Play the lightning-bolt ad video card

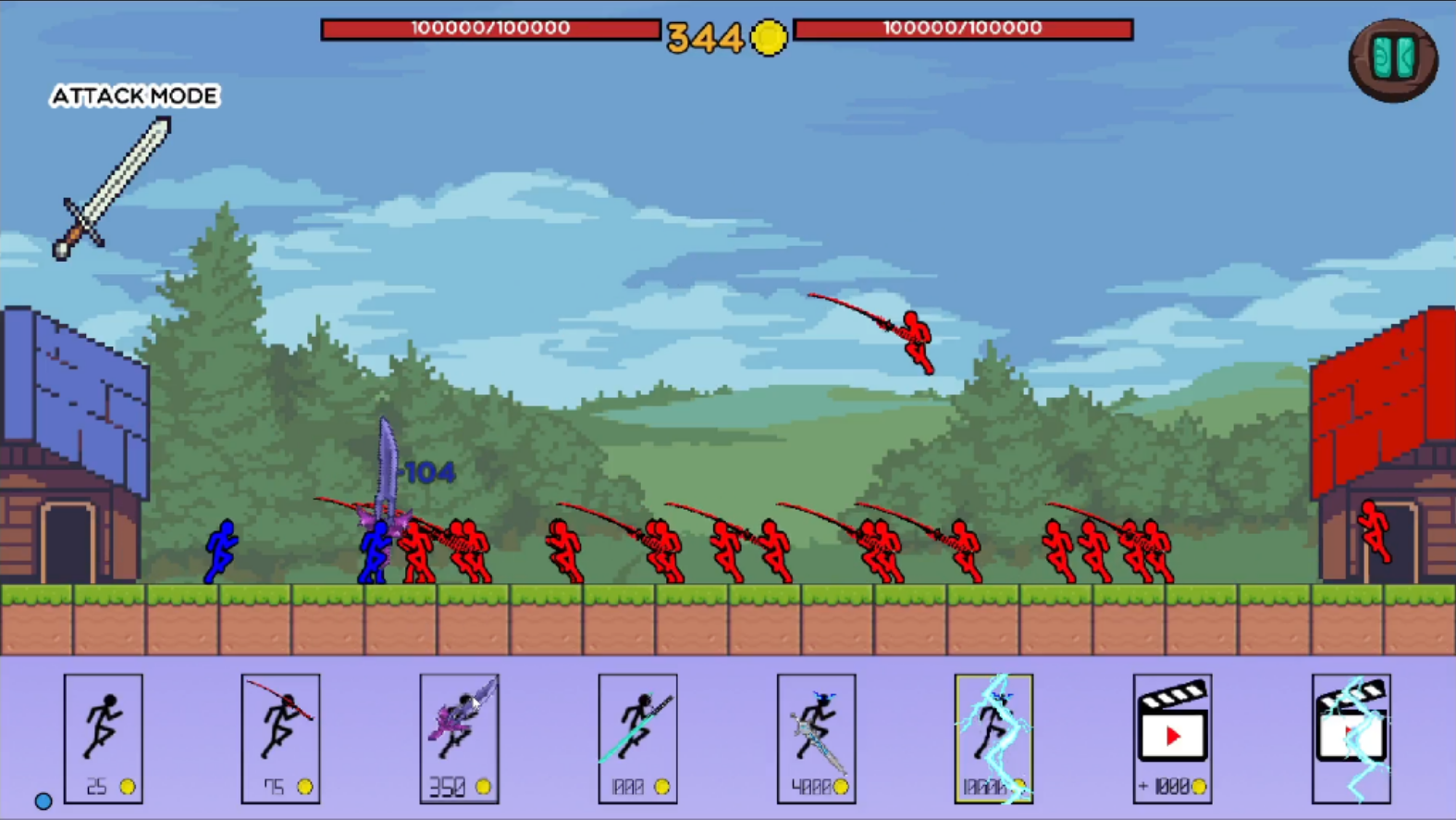1351,736
